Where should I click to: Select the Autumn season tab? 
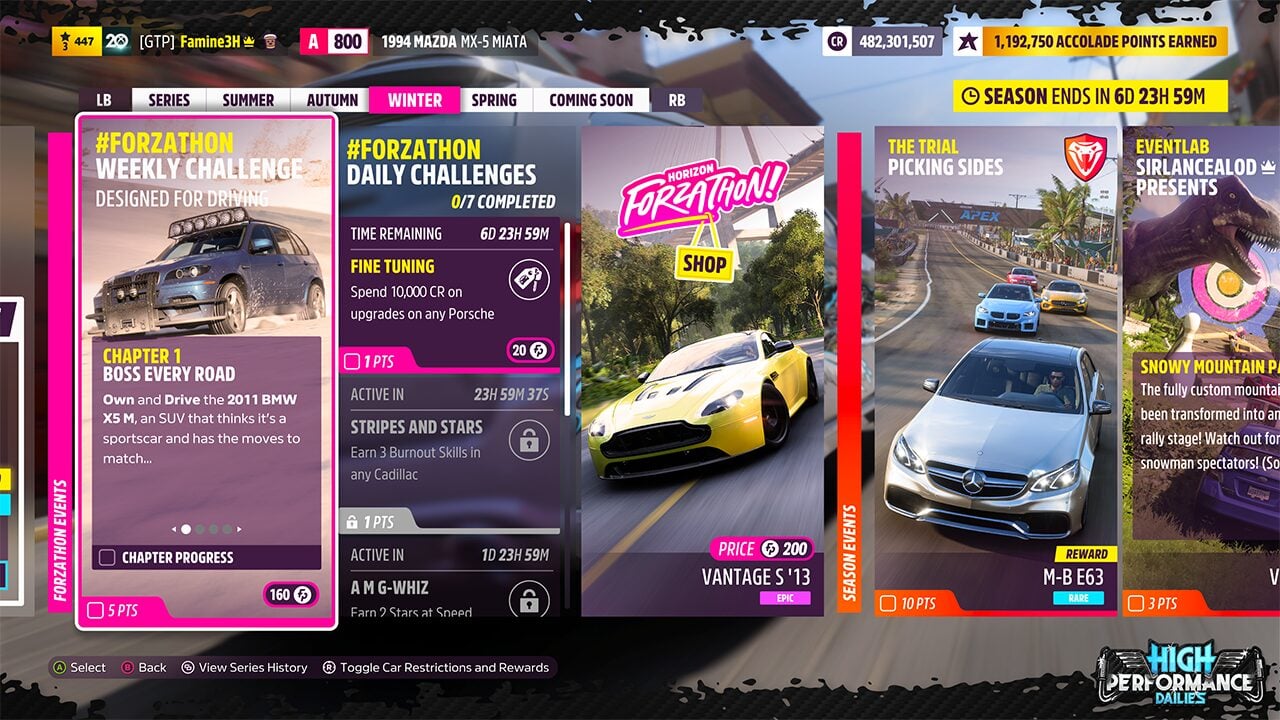(332, 100)
